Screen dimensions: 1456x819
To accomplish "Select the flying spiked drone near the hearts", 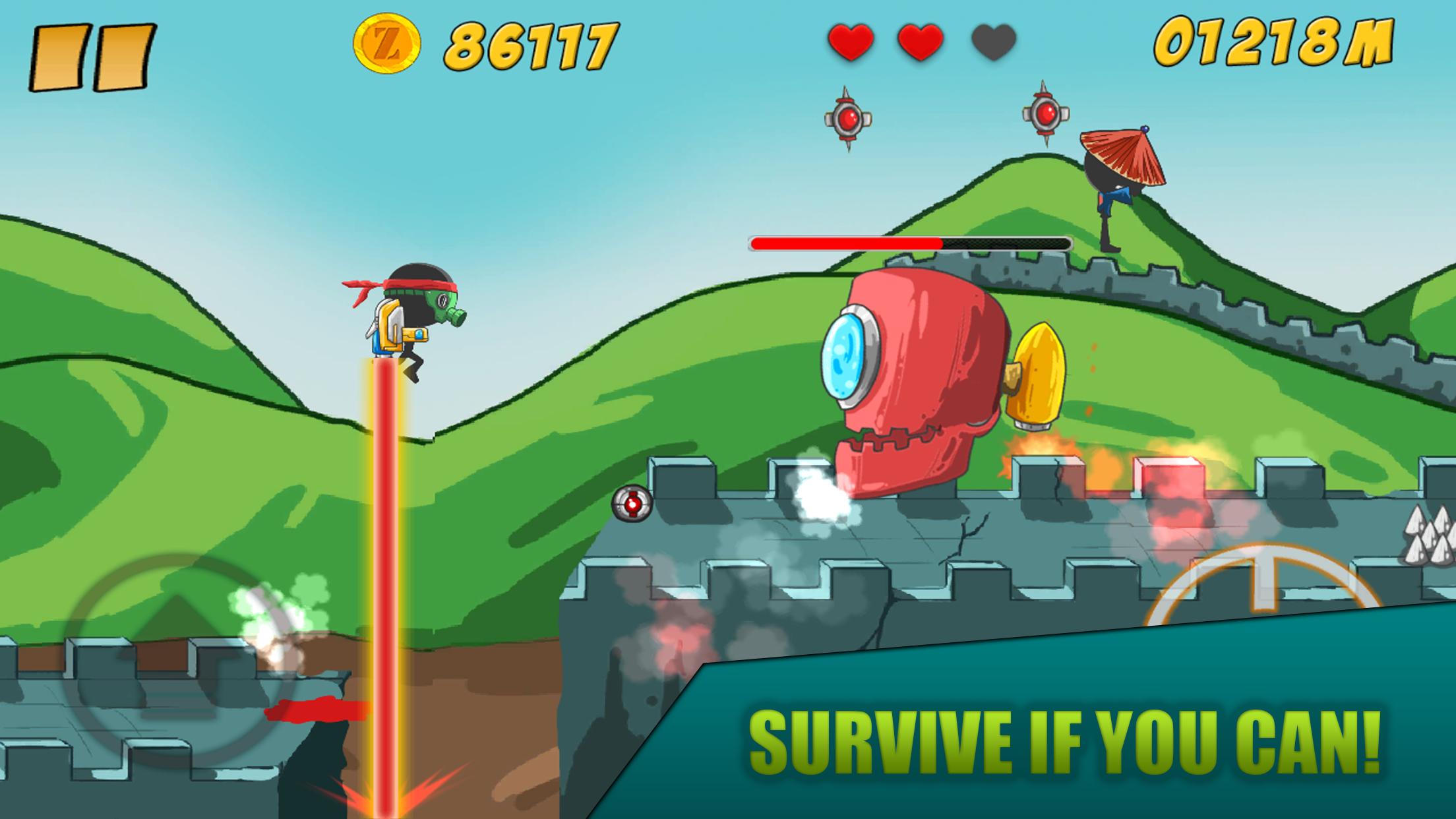I will pos(847,119).
